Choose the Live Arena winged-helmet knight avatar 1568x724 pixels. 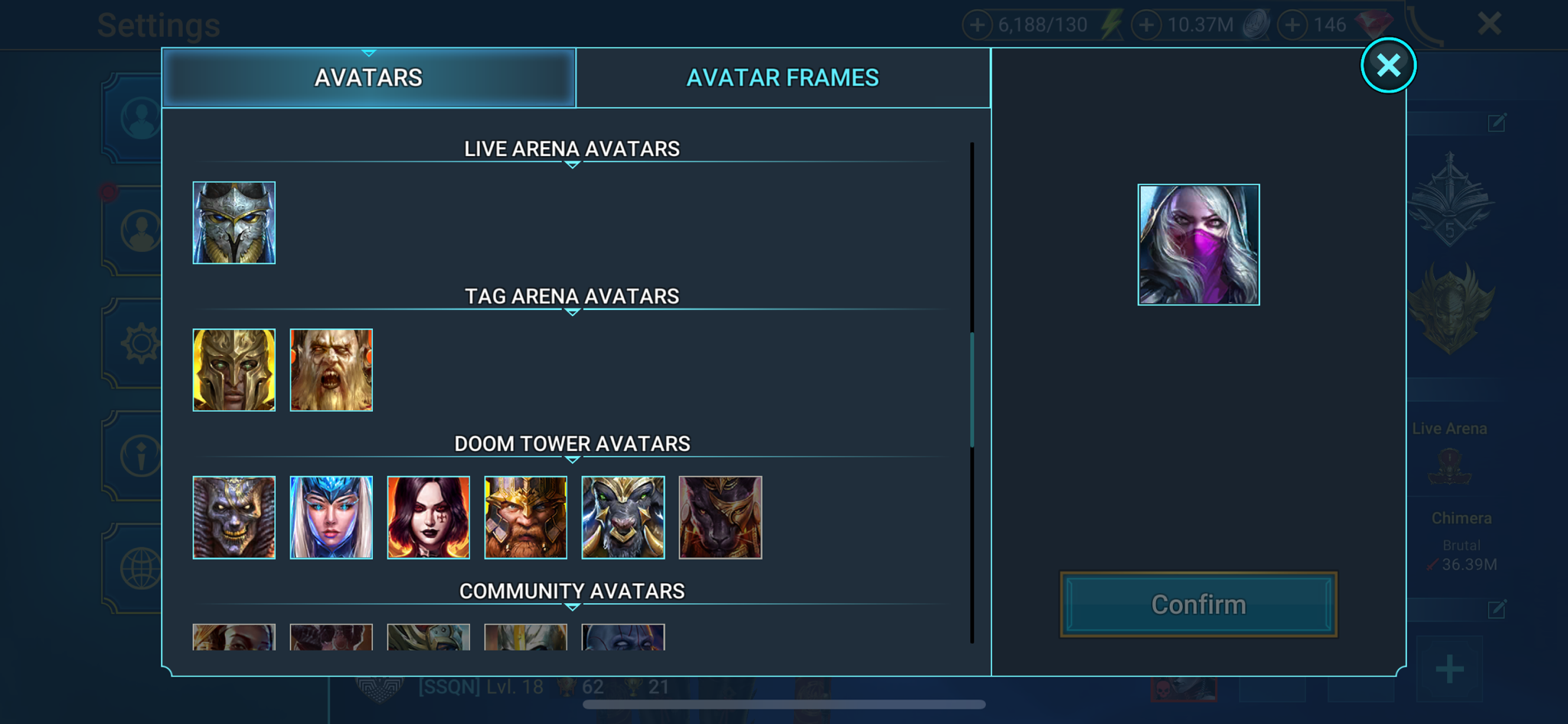[x=234, y=223]
